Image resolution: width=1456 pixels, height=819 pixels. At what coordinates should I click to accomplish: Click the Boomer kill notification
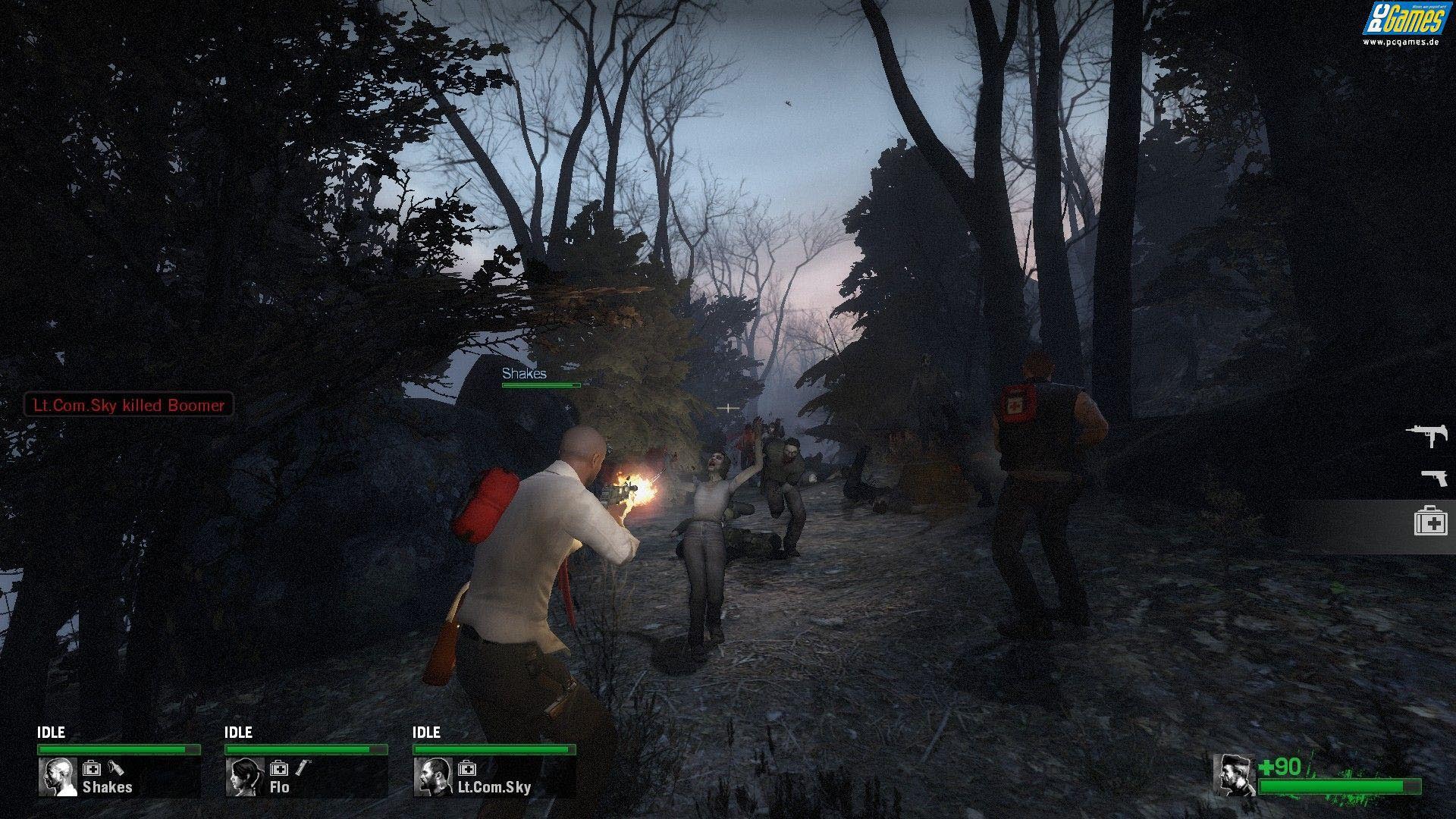coord(129,405)
